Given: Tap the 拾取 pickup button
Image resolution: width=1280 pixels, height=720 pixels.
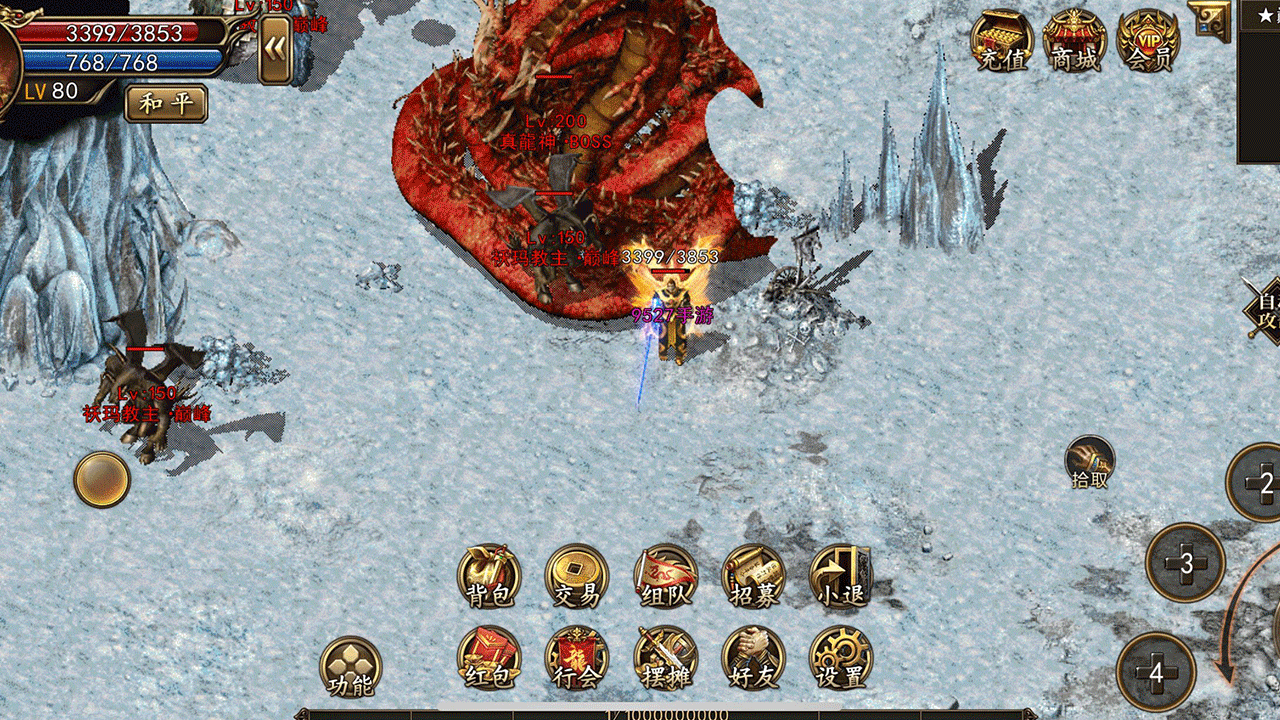Looking at the screenshot, I should tap(1090, 462).
